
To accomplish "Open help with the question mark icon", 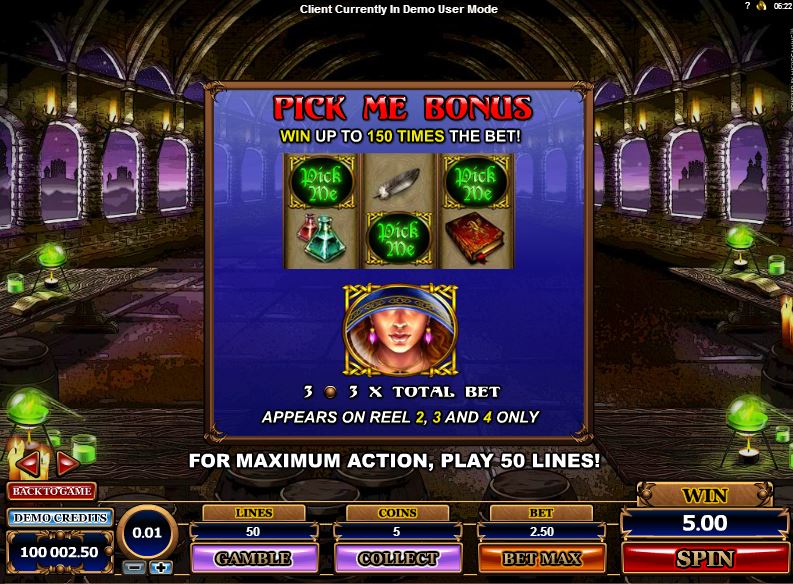I will [x=746, y=6].
